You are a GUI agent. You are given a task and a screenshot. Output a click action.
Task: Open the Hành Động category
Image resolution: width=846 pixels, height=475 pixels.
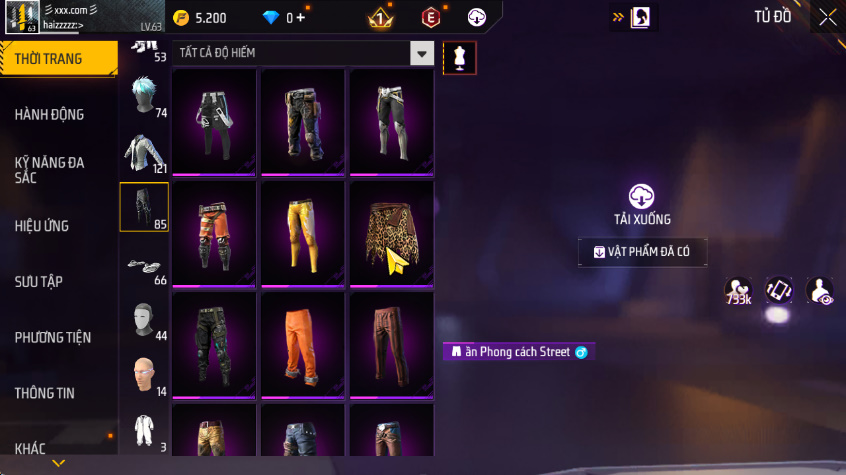click(50, 114)
